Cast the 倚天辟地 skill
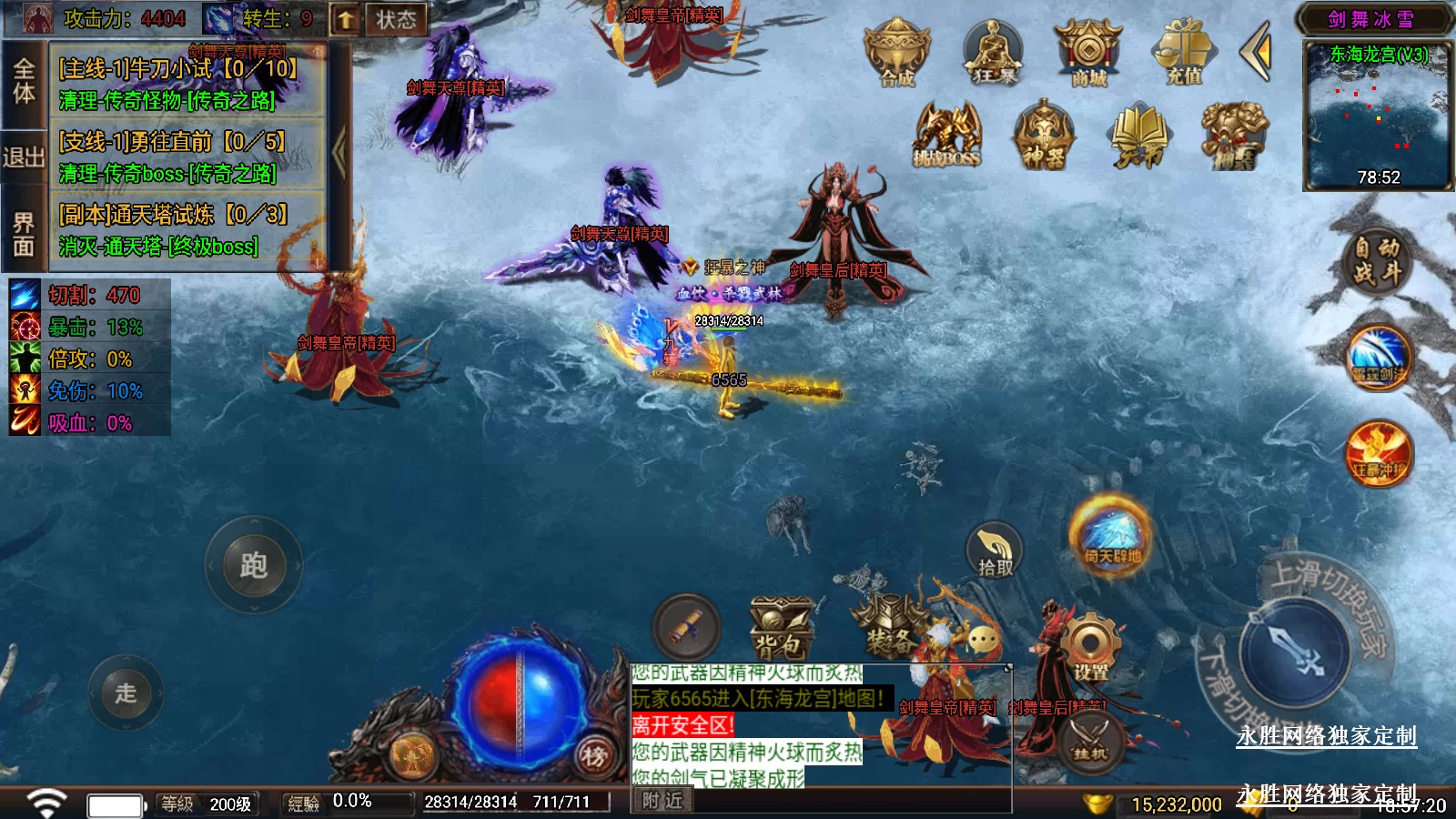This screenshot has height=819, width=1456. [x=1111, y=535]
